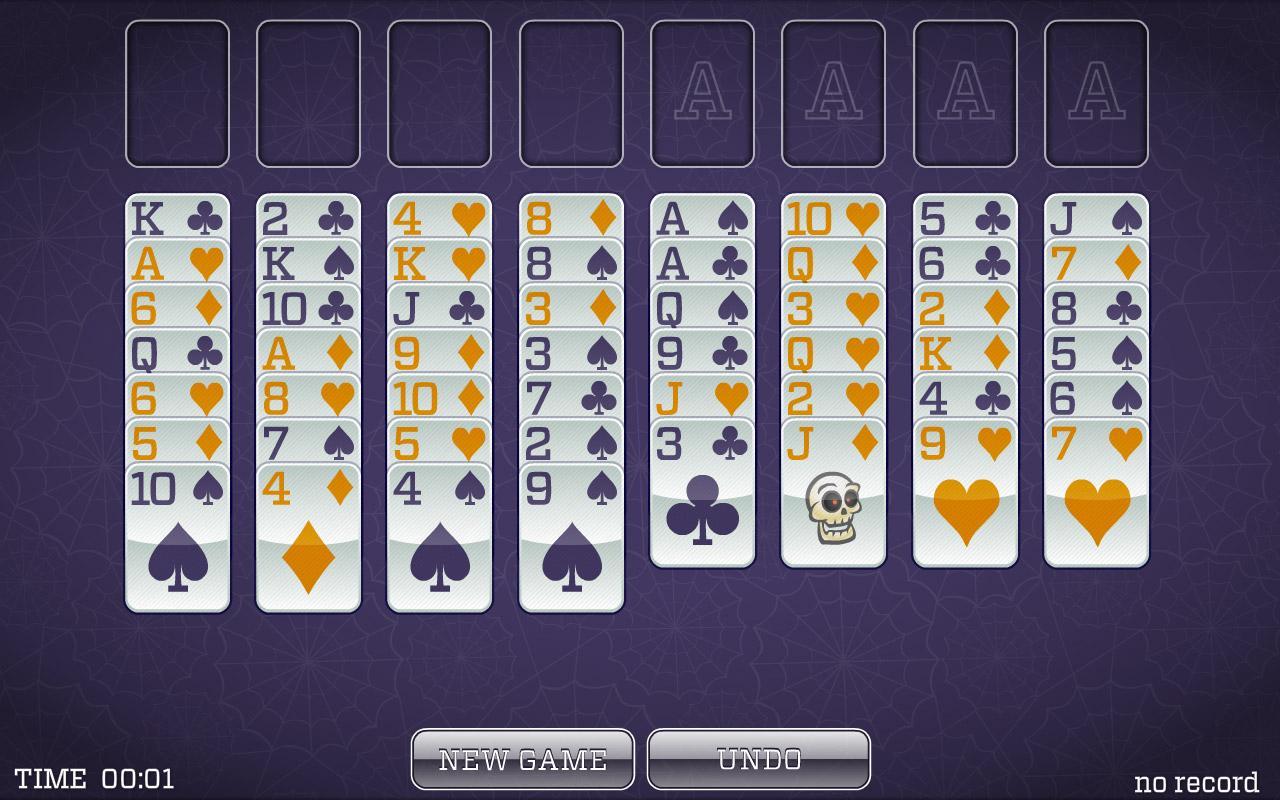The image size is (1280, 800).
Task: Click the heart artwork on 7 of Hearts
Action: click(1095, 510)
